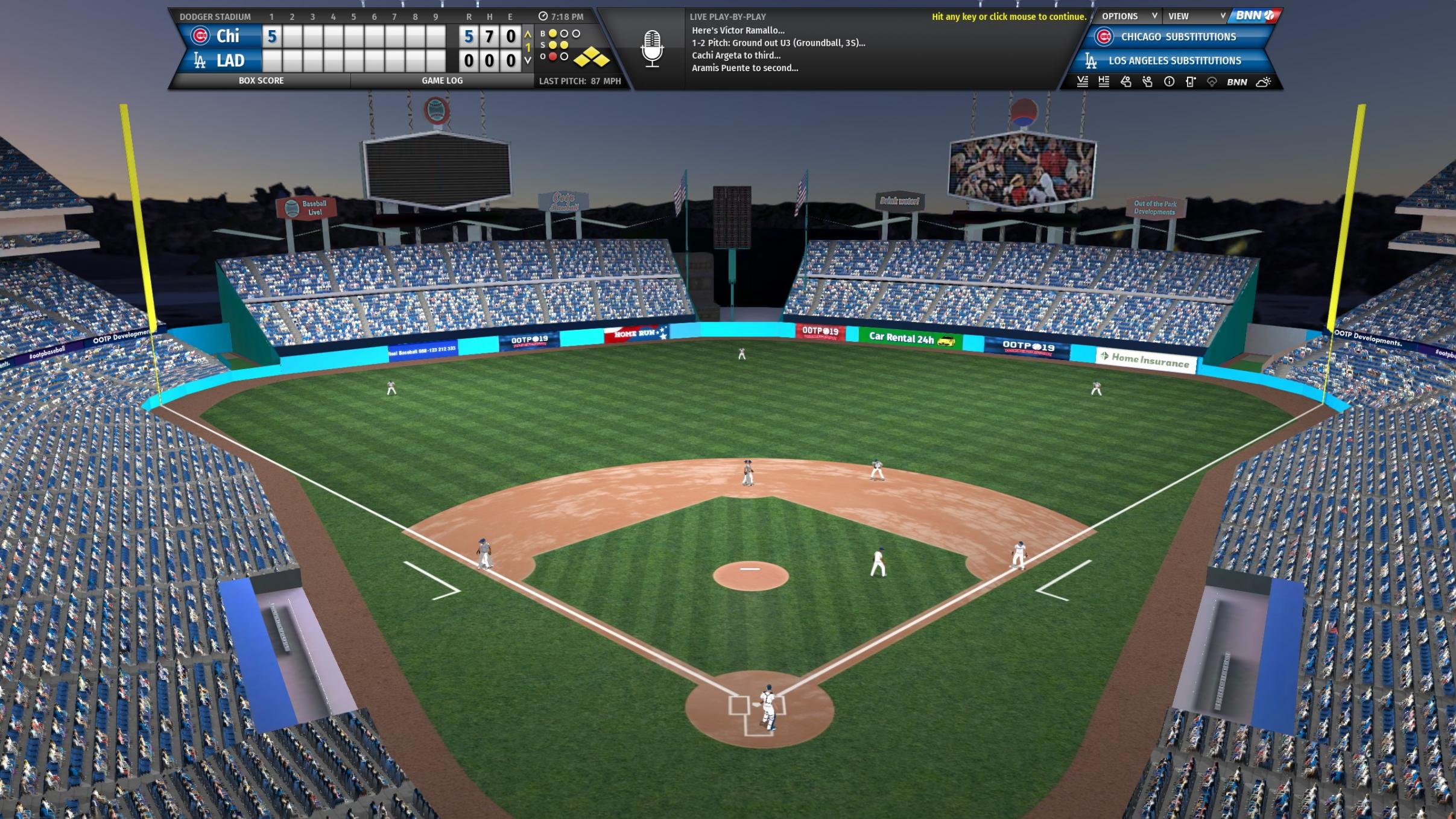Screen dimensions: 1456x819
Task: Select the LAD team name on scoreboard
Action: tap(229, 61)
